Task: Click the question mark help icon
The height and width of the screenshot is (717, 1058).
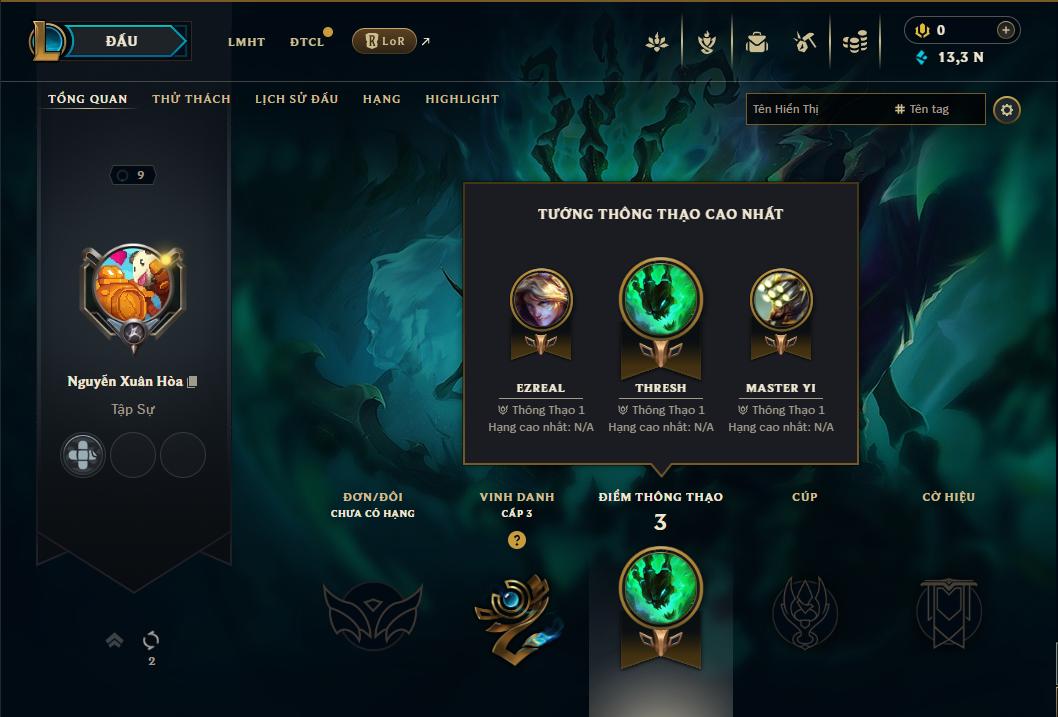Action: [x=516, y=541]
